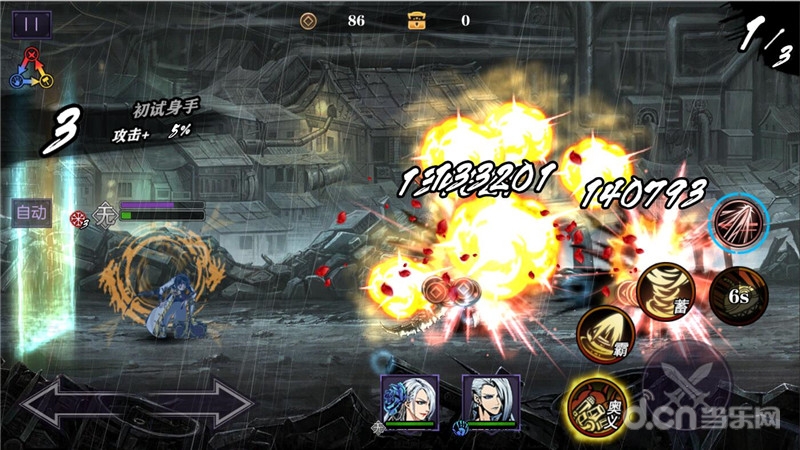Switch to the silver-haired male character portrait
The height and width of the screenshot is (450, 800).
pyautogui.click(x=488, y=399)
